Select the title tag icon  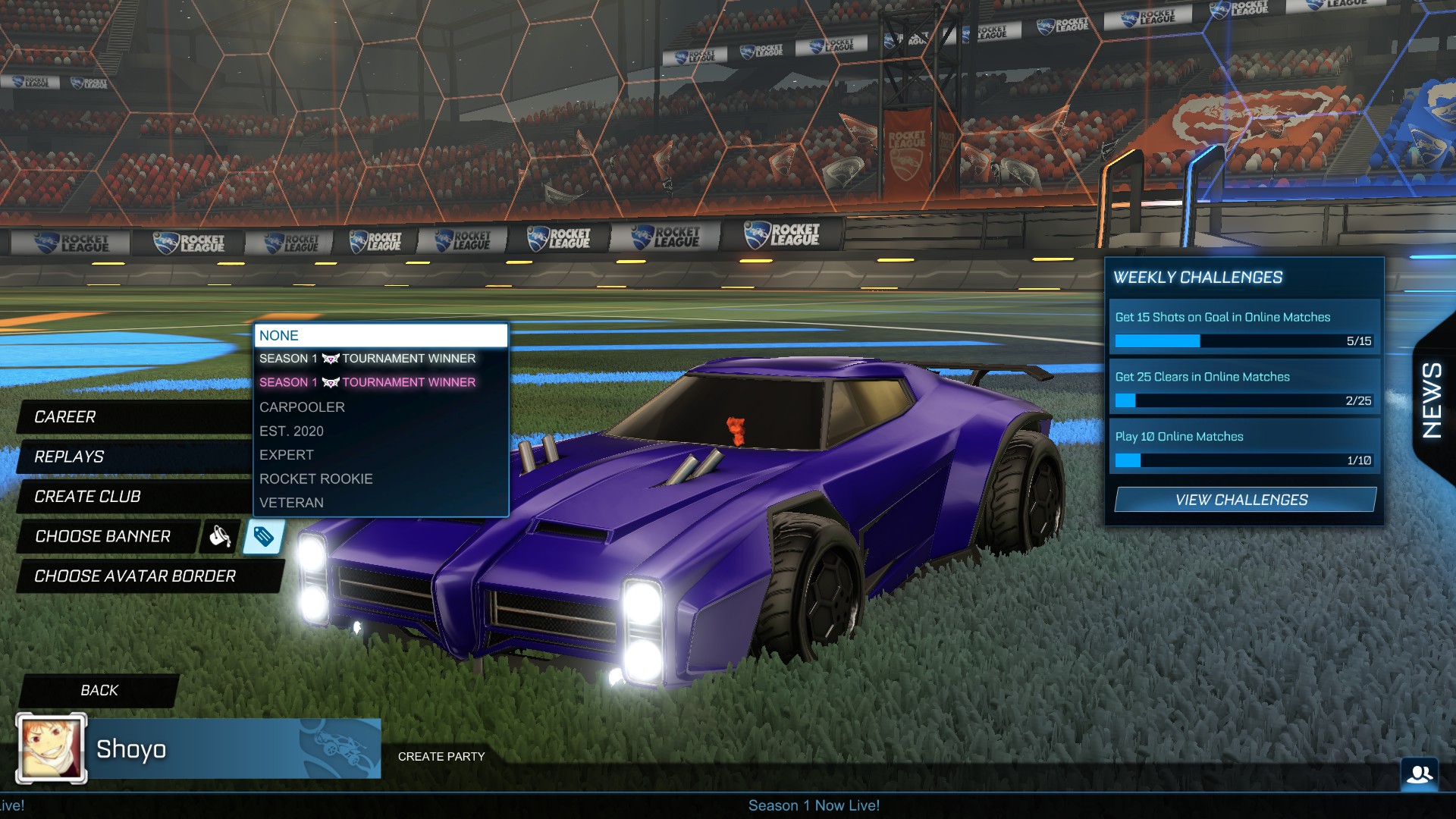pos(262,538)
